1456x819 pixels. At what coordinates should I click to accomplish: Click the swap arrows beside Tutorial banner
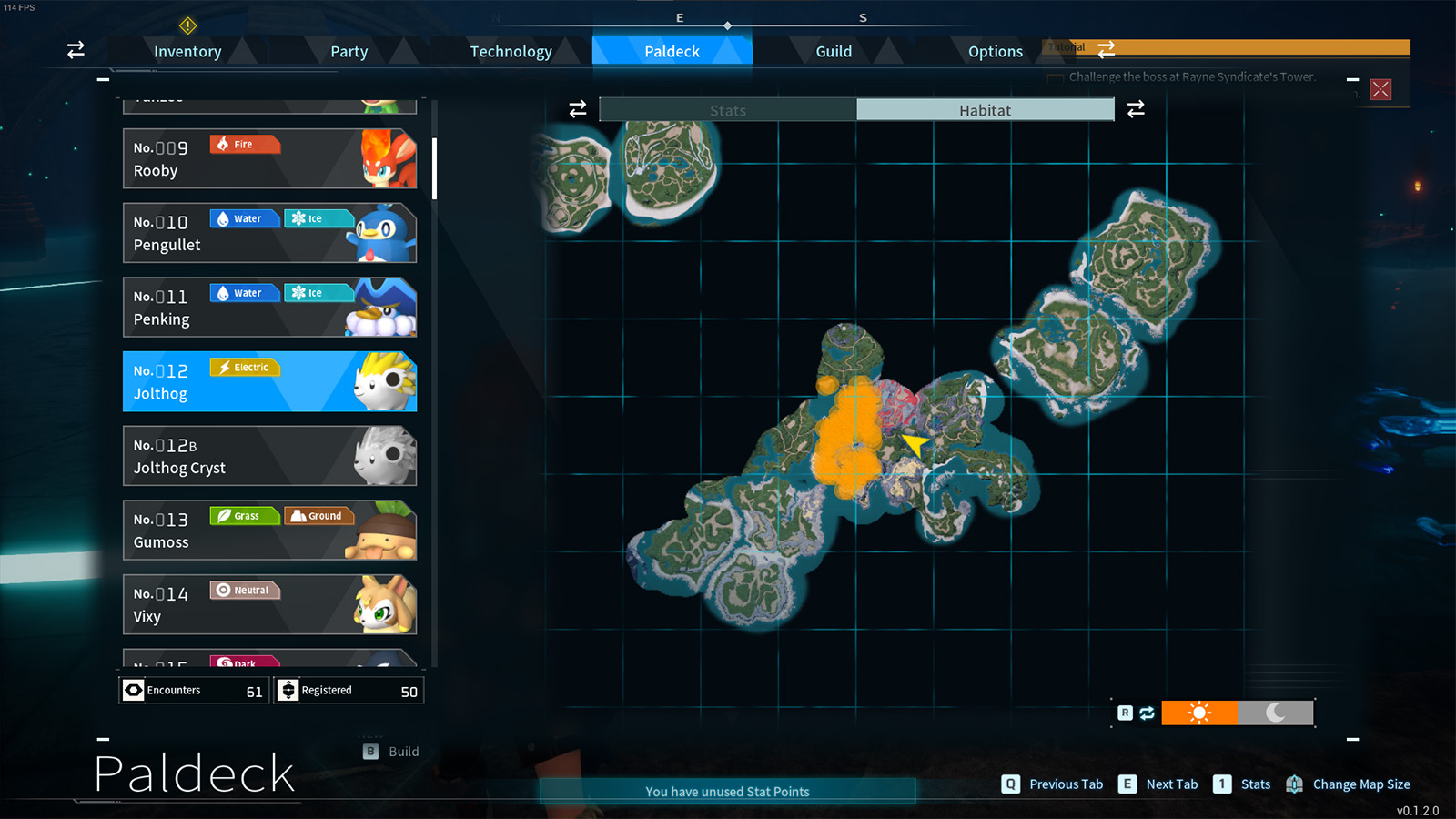click(1107, 50)
